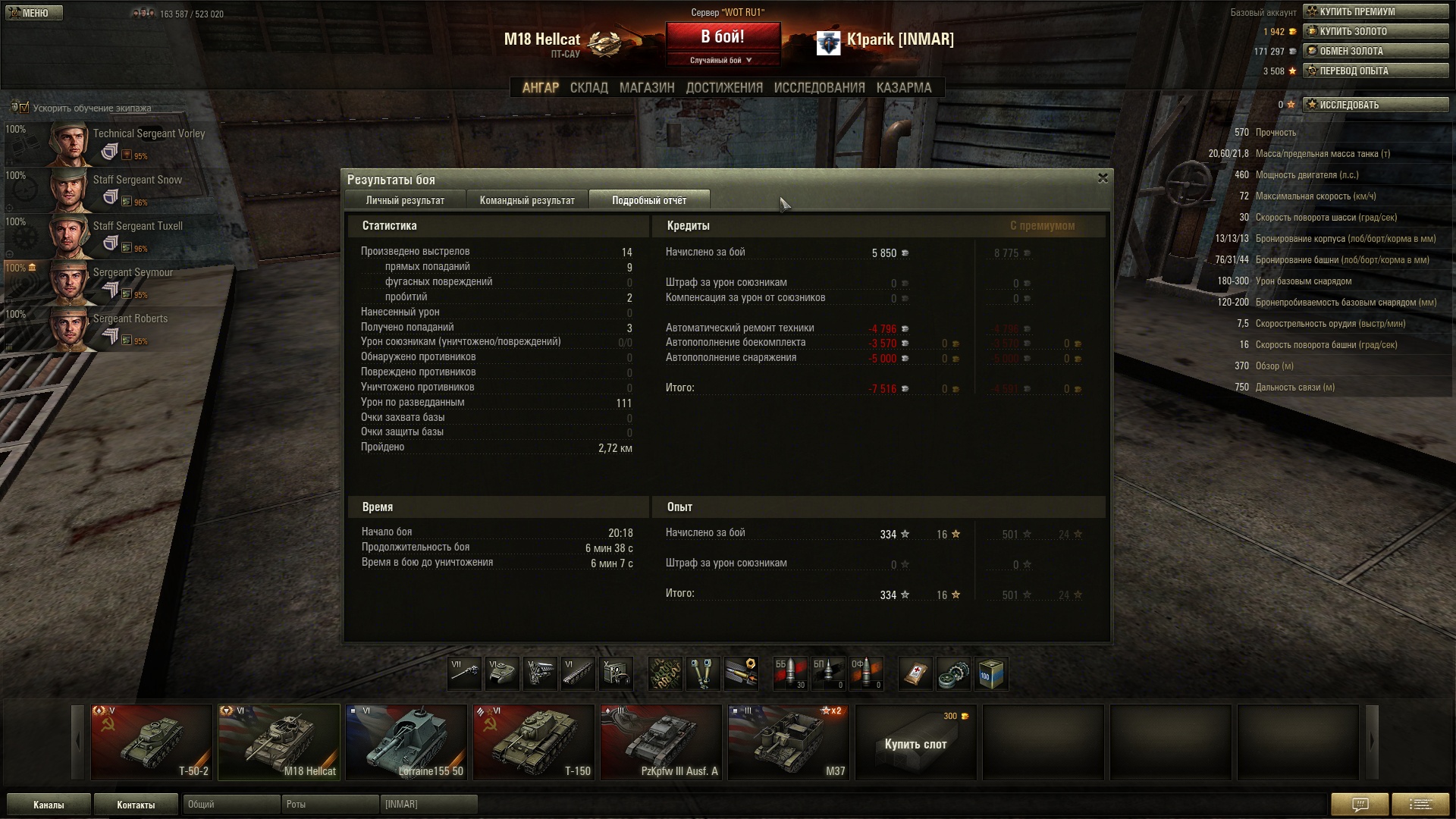1456x819 pixels.
Task: Open ОБМЕН ЗОЛОТА exchange
Action: [x=1375, y=51]
